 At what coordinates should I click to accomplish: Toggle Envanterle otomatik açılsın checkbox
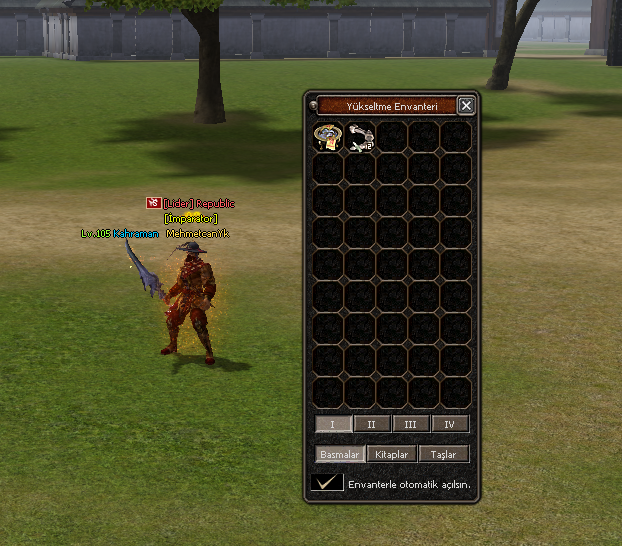pos(326,483)
